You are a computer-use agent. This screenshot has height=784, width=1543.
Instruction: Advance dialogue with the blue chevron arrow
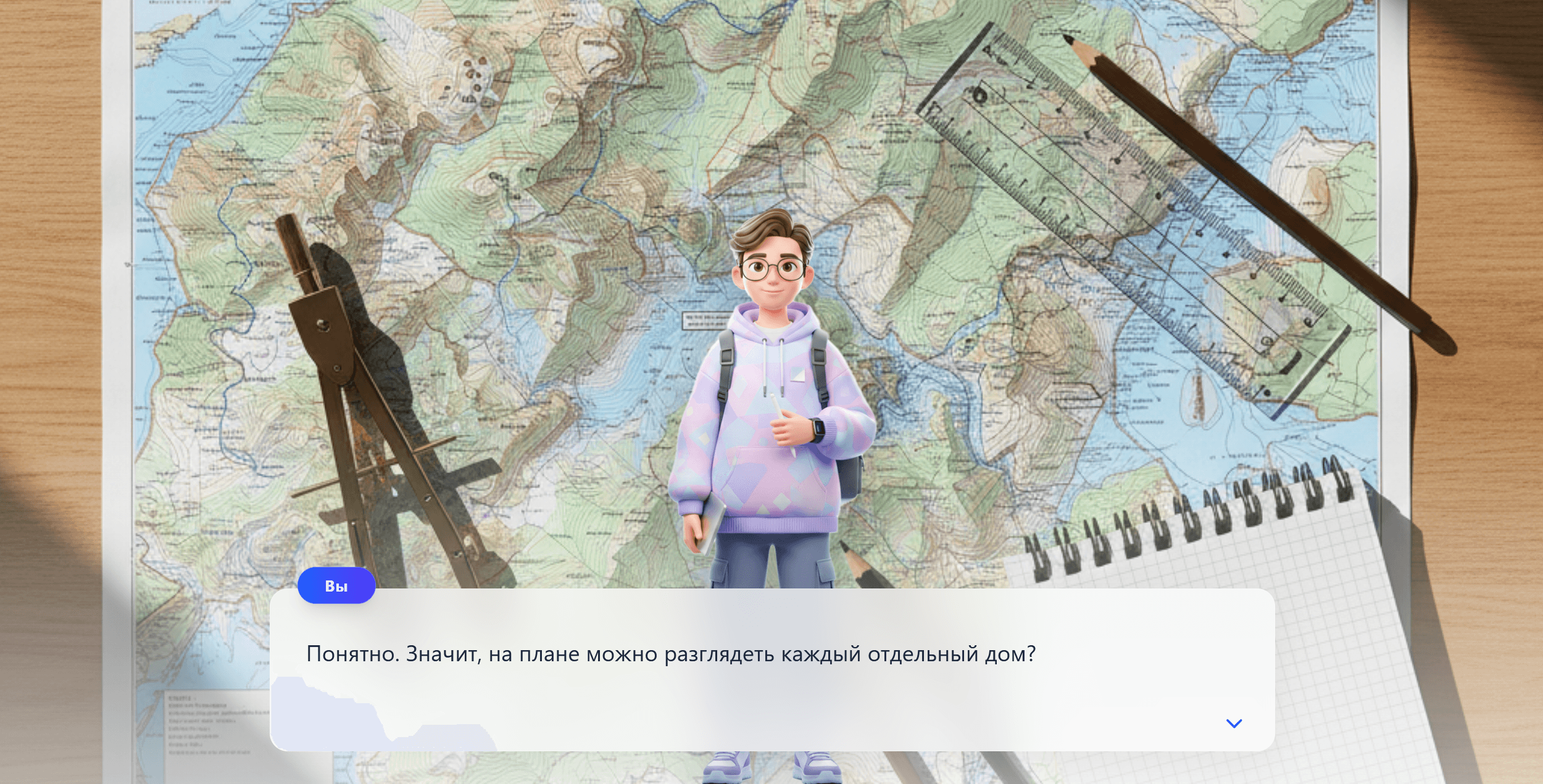pyautogui.click(x=1233, y=724)
